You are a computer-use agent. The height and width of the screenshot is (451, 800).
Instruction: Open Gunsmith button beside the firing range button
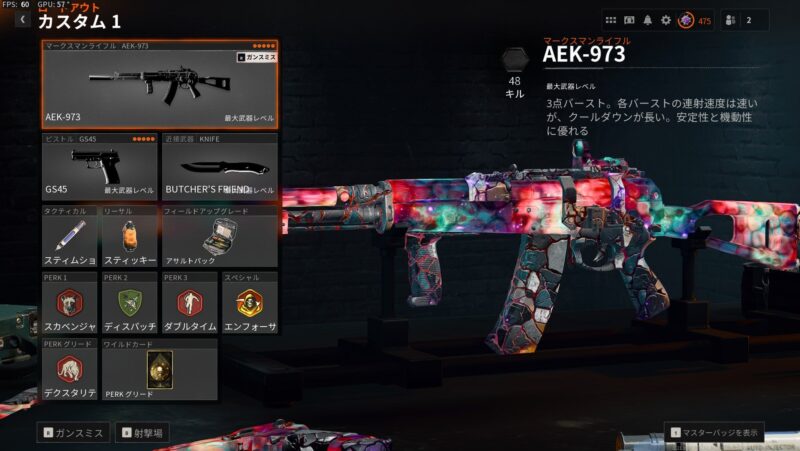[x=74, y=433]
